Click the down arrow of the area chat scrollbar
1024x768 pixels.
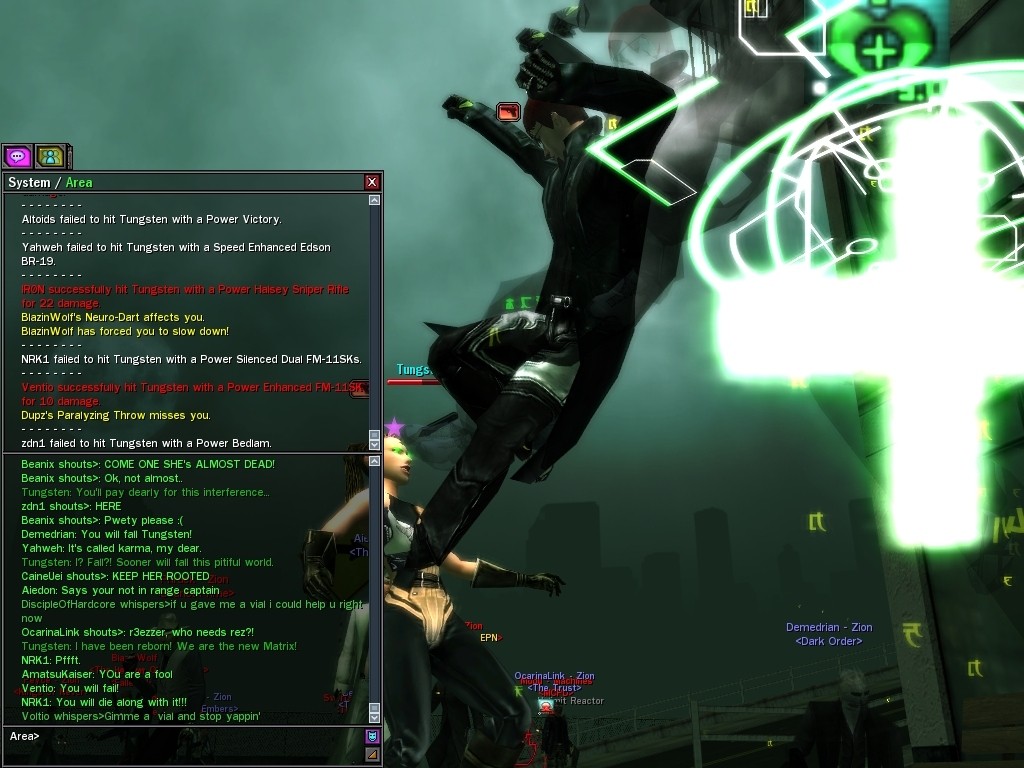tap(374, 717)
